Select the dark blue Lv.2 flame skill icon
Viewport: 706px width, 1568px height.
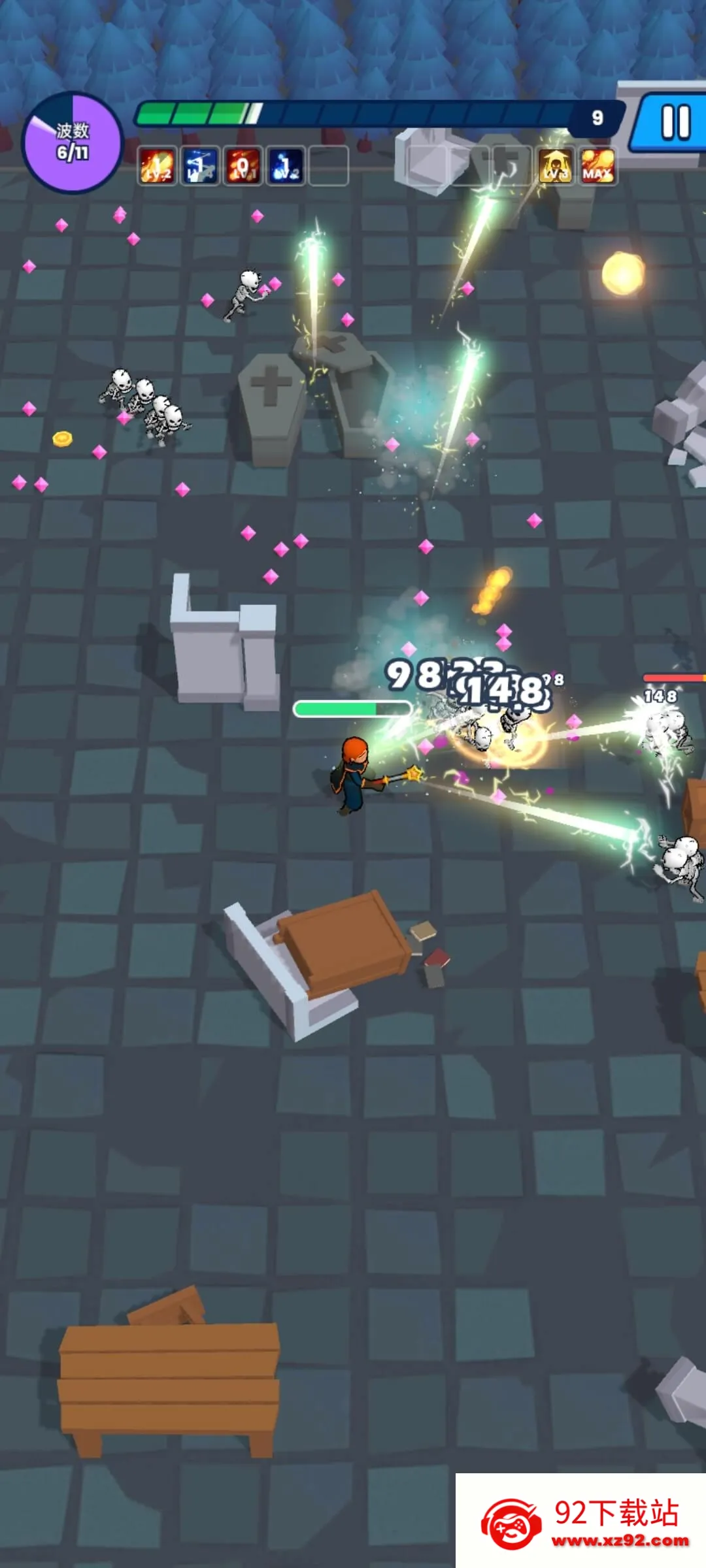tap(286, 165)
